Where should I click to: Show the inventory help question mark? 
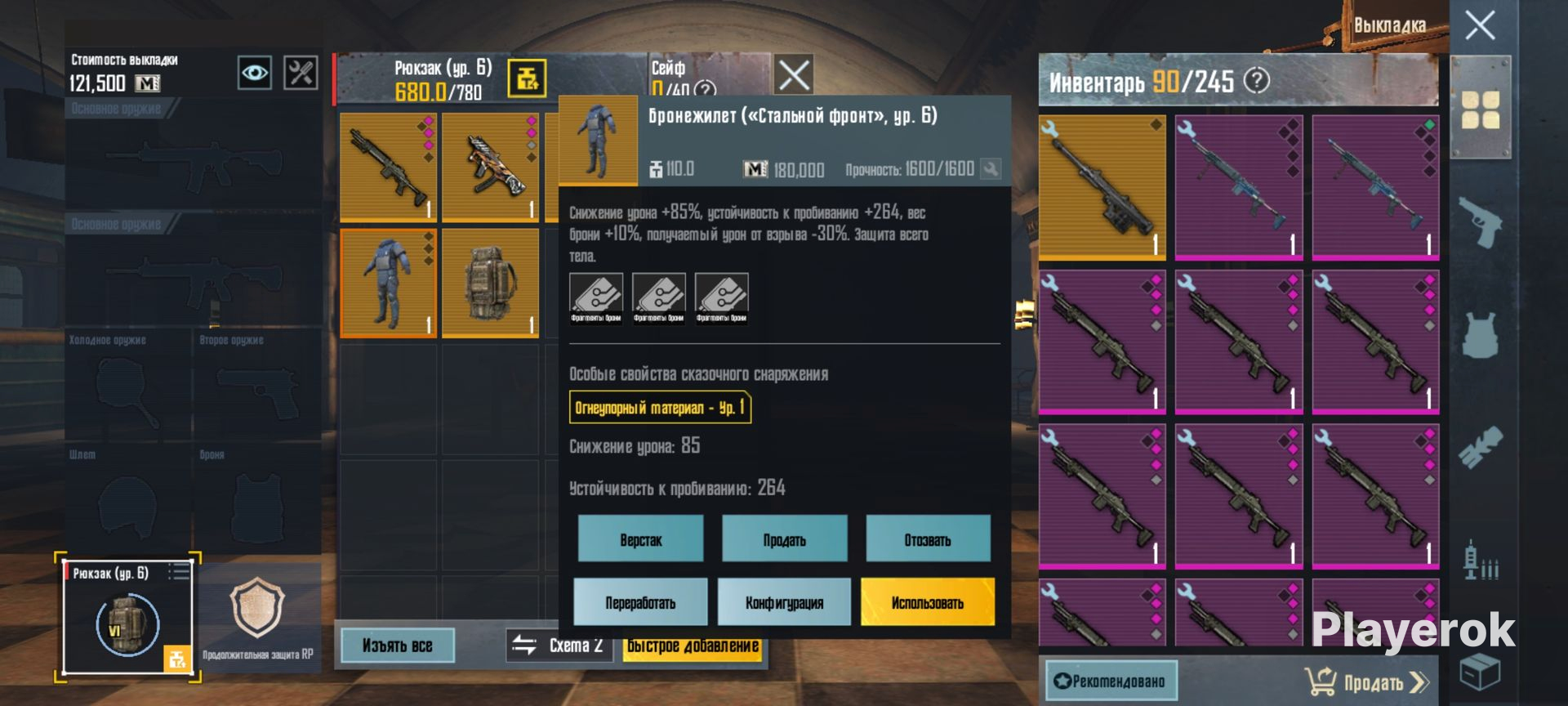pyautogui.click(x=1257, y=81)
